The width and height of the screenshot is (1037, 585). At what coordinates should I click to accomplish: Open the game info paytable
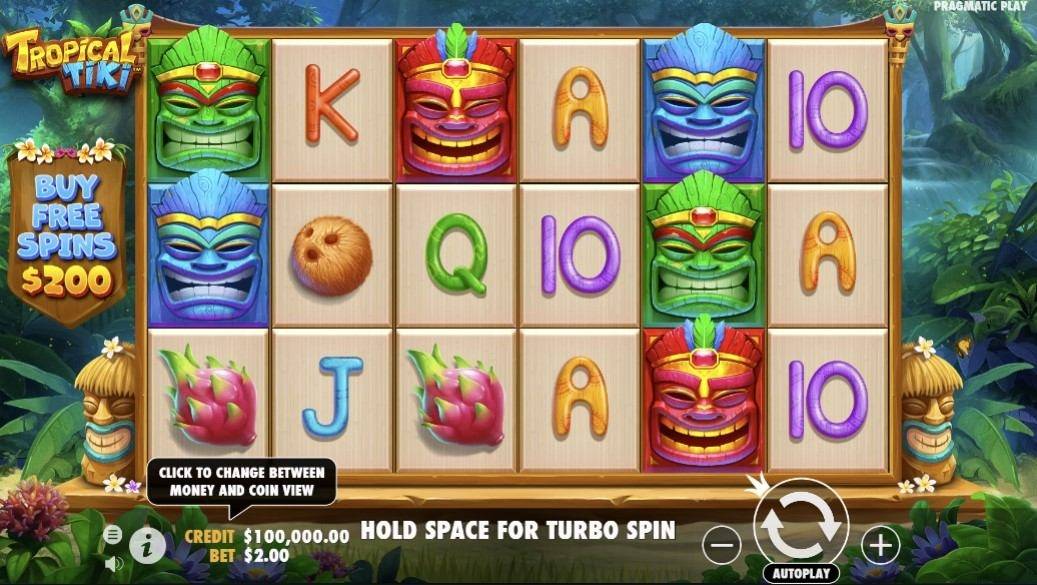148,545
